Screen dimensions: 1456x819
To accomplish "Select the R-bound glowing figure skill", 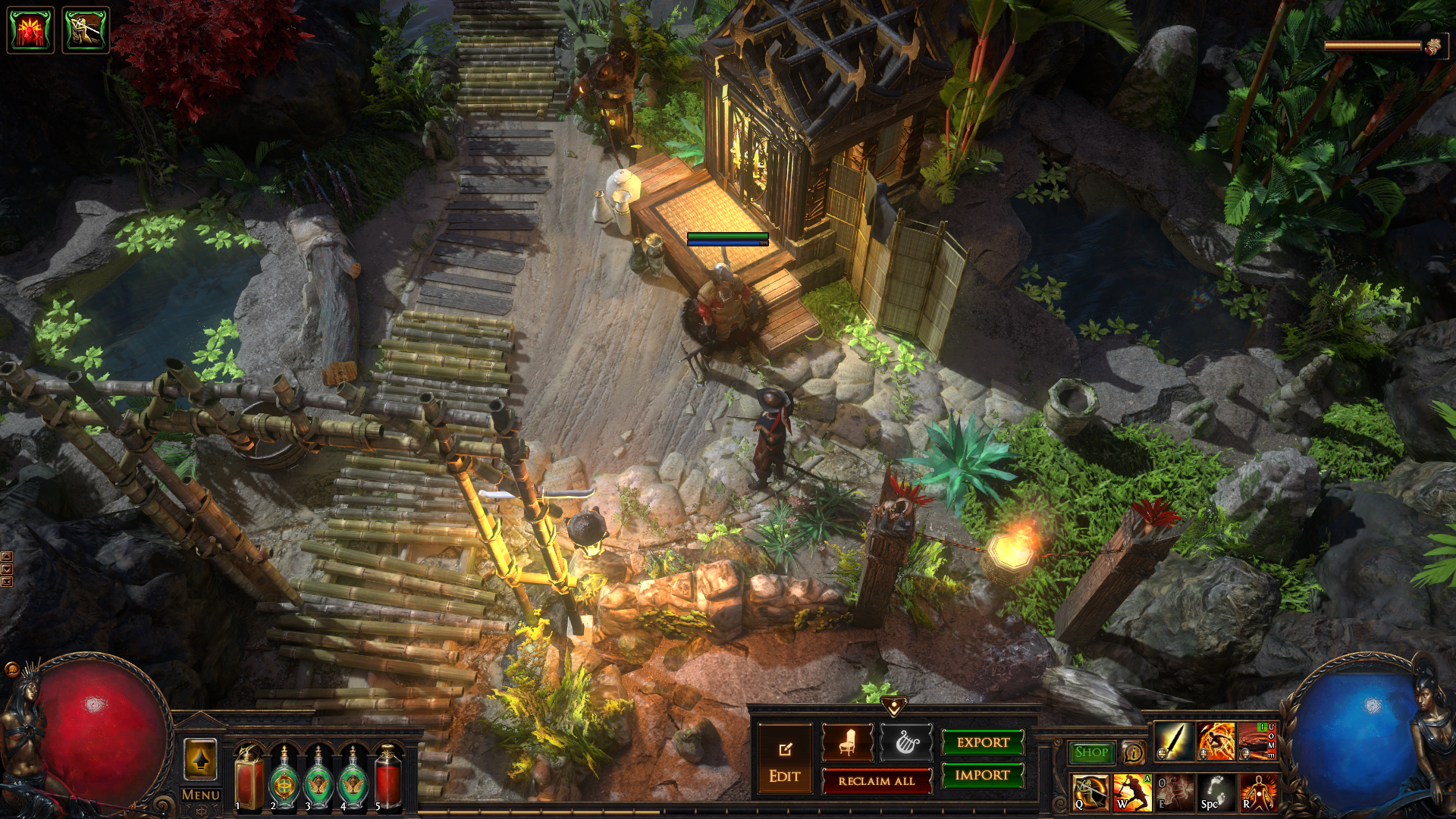I will tap(1257, 792).
